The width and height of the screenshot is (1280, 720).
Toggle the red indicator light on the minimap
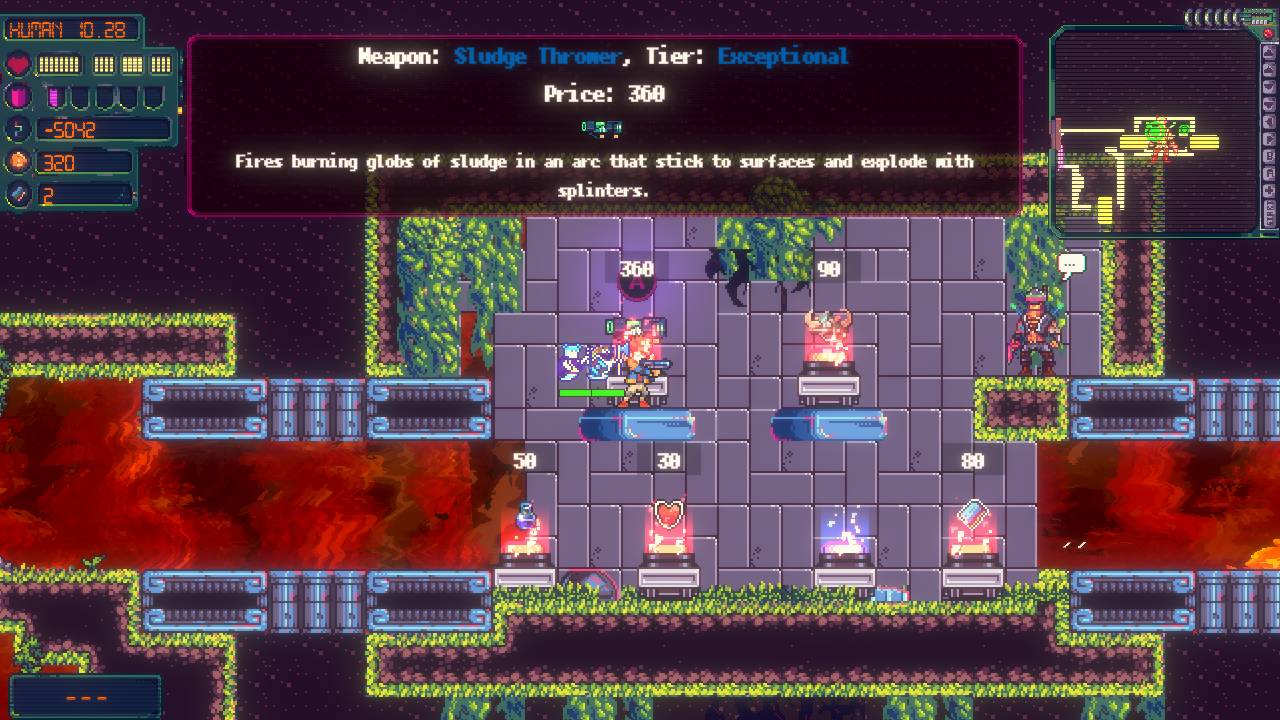click(1268, 32)
